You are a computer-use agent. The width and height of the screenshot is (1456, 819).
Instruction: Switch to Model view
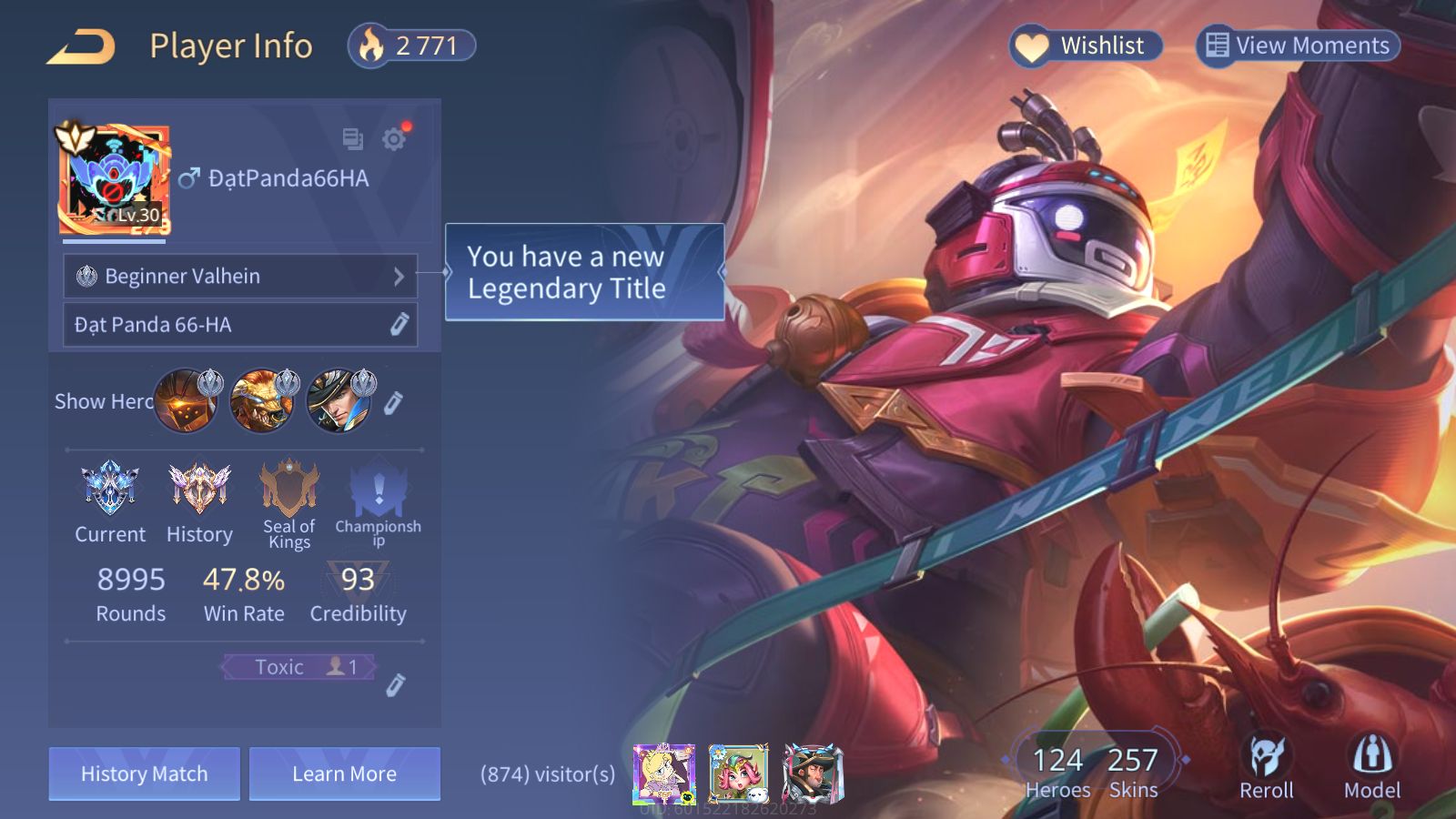(1372, 767)
